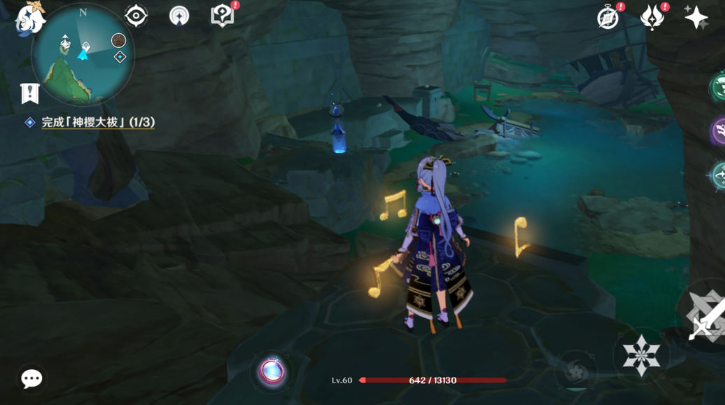Open the co-op signal icon
The height and width of the screenshot is (405, 725).
point(179,15)
